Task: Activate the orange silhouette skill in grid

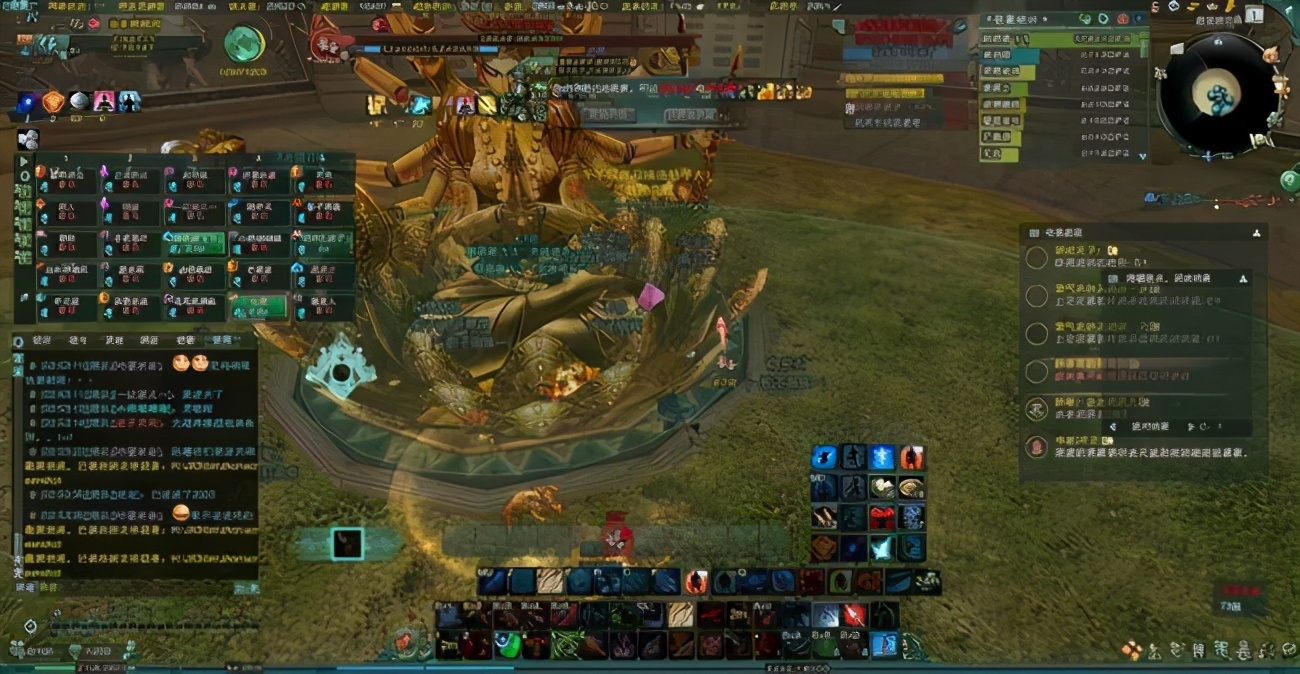Action: (x=911, y=458)
